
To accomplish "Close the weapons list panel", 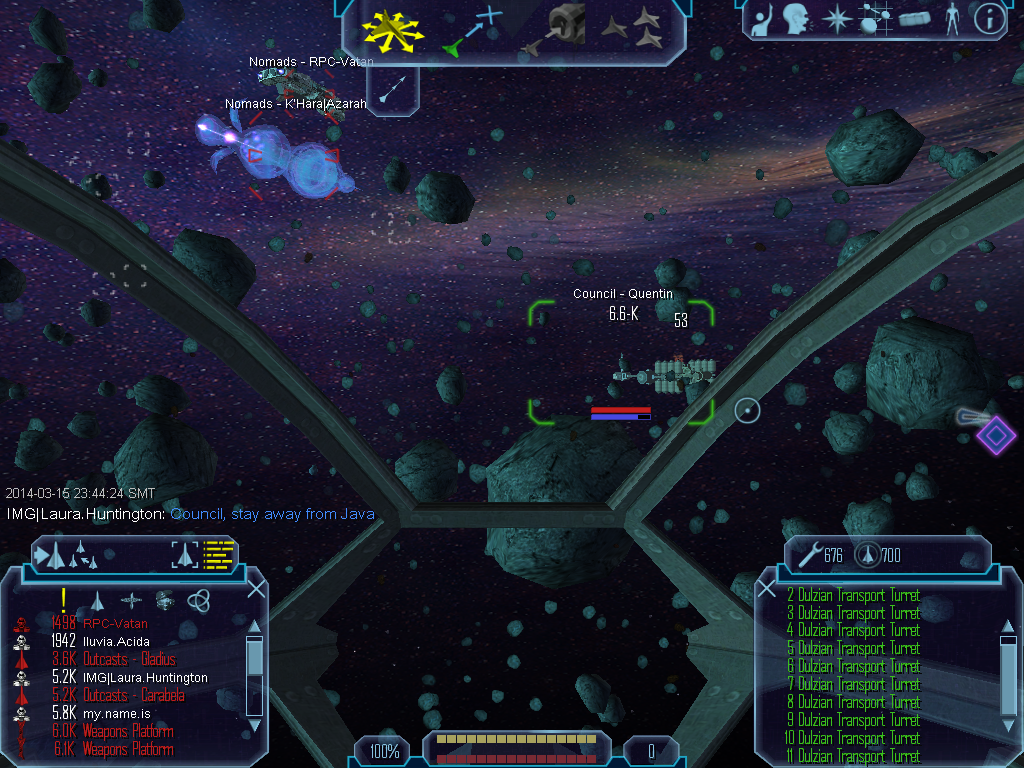I will (767, 589).
